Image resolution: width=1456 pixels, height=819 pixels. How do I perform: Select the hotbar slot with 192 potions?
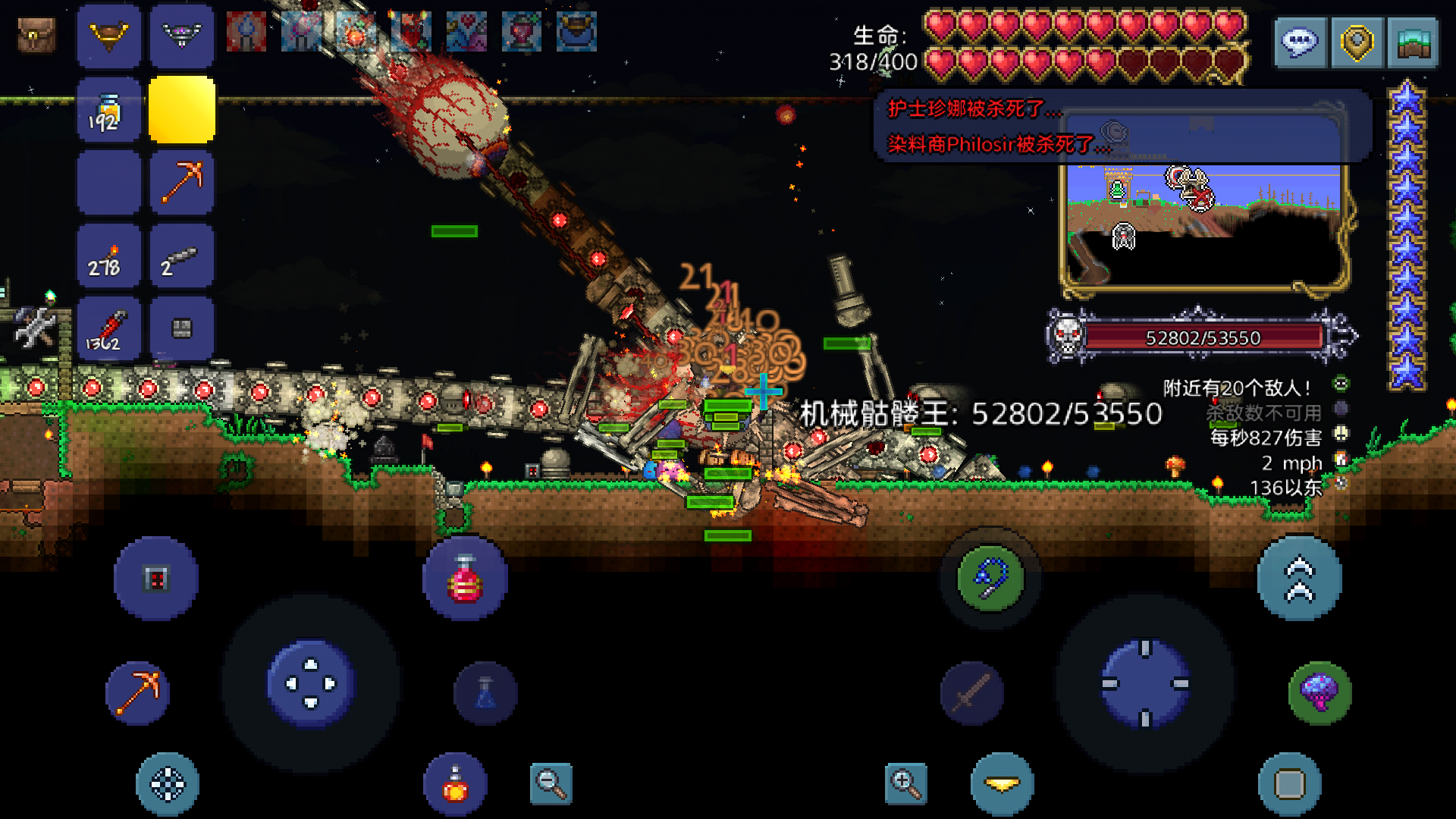pos(108,111)
